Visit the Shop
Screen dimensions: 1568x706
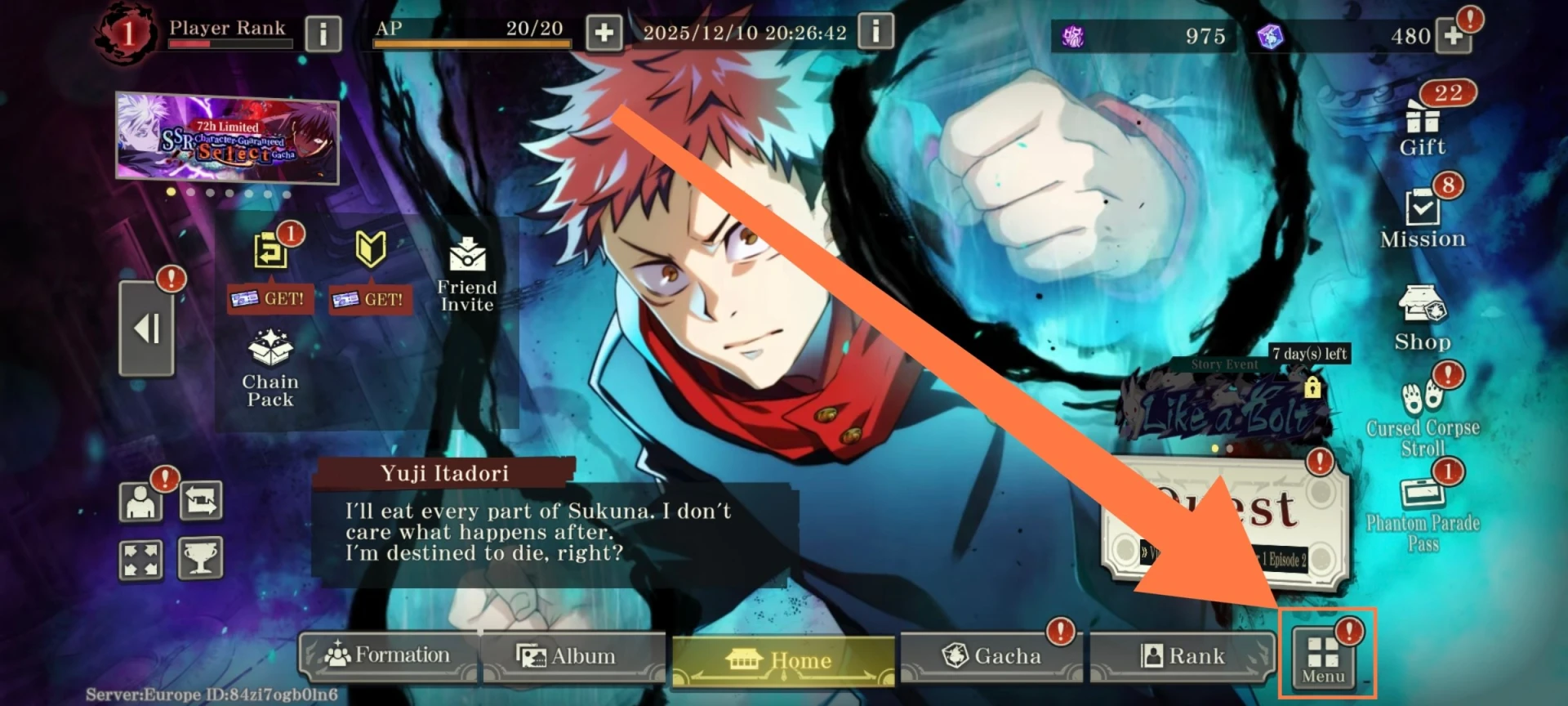pyautogui.click(x=1423, y=319)
